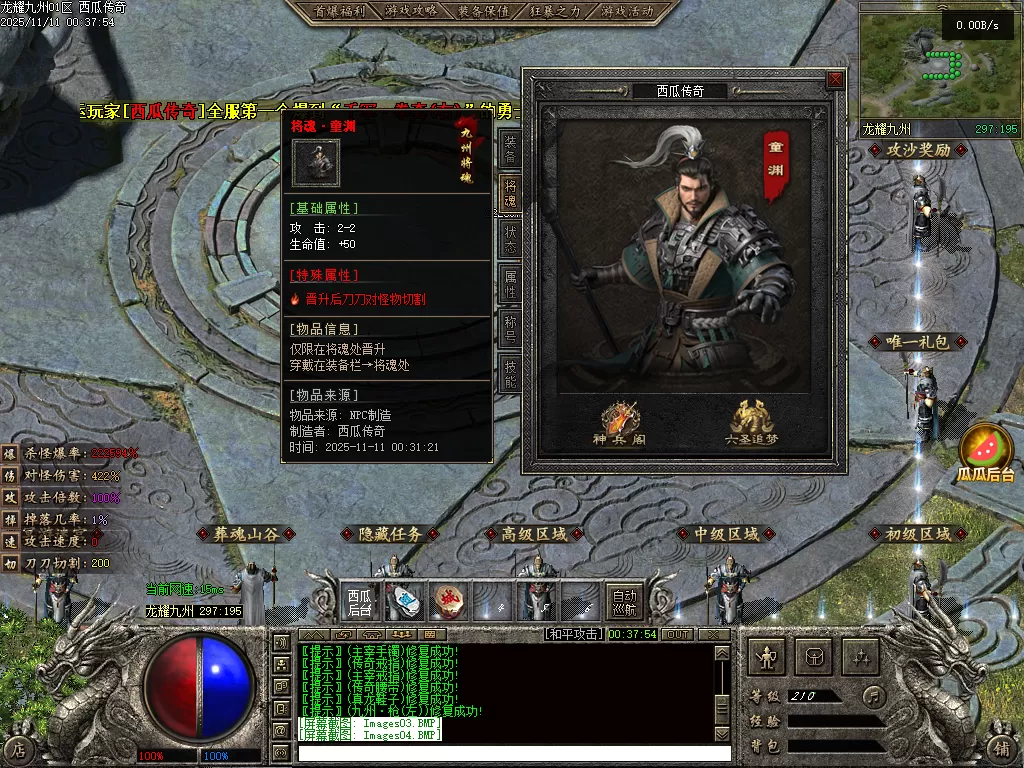The width and height of the screenshot is (1024, 768).
Task: Open the 装备保值 top menu
Action: pyautogui.click(x=484, y=11)
